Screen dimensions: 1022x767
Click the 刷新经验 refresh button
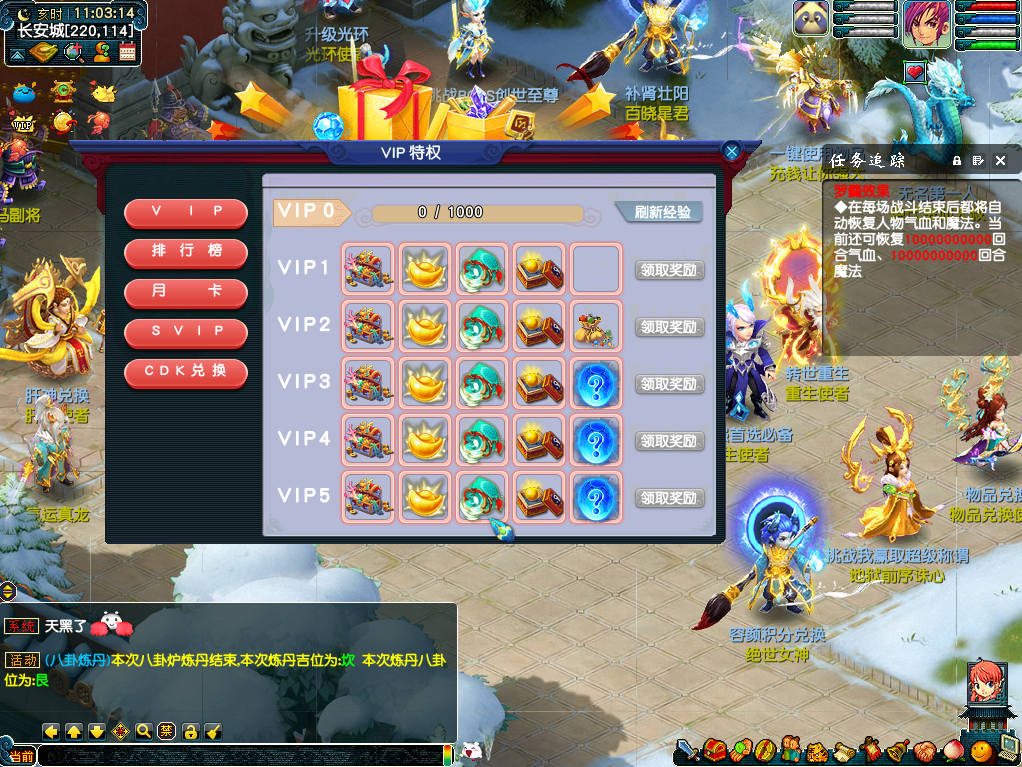click(x=659, y=212)
